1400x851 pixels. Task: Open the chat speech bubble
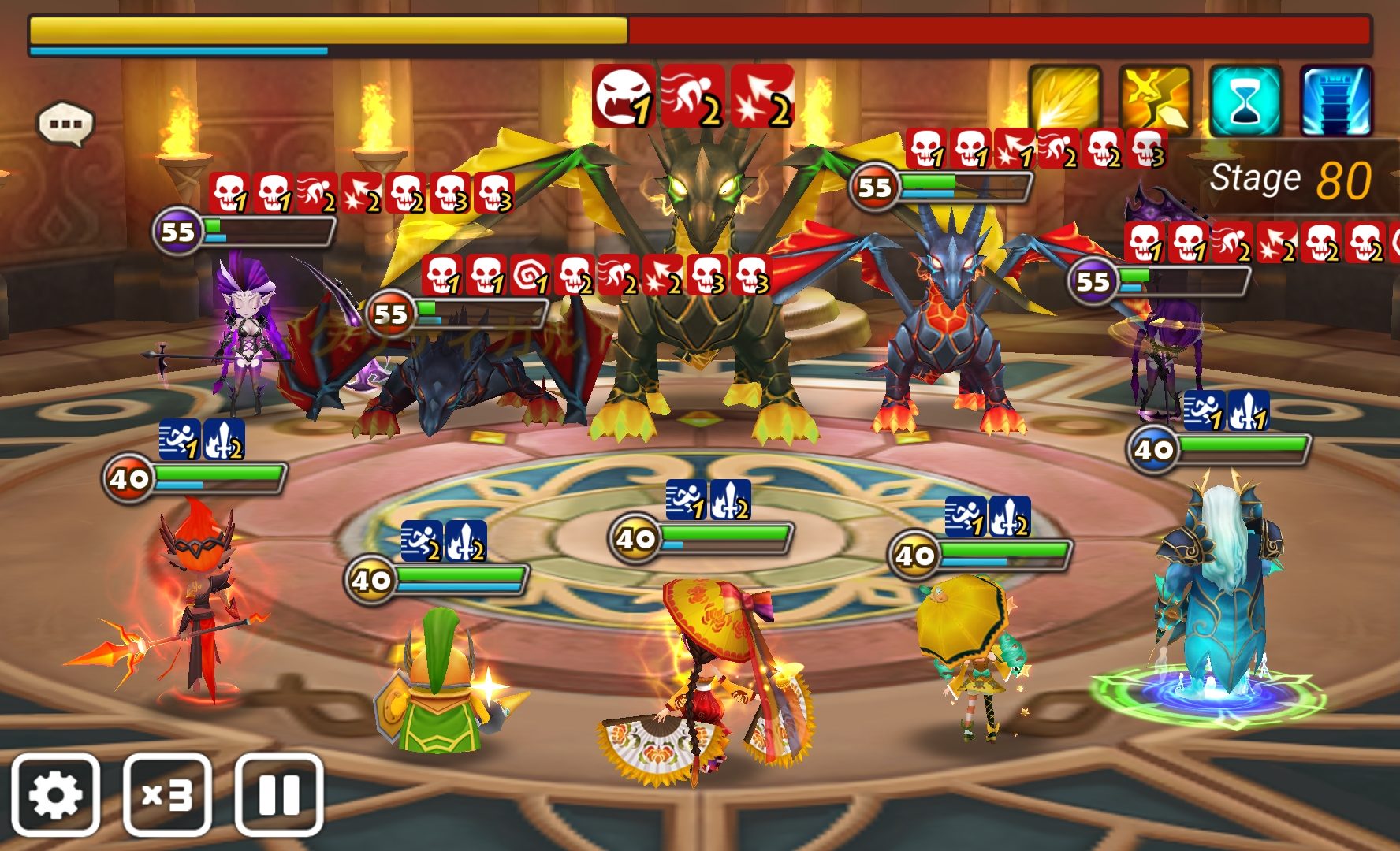[66, 124]
